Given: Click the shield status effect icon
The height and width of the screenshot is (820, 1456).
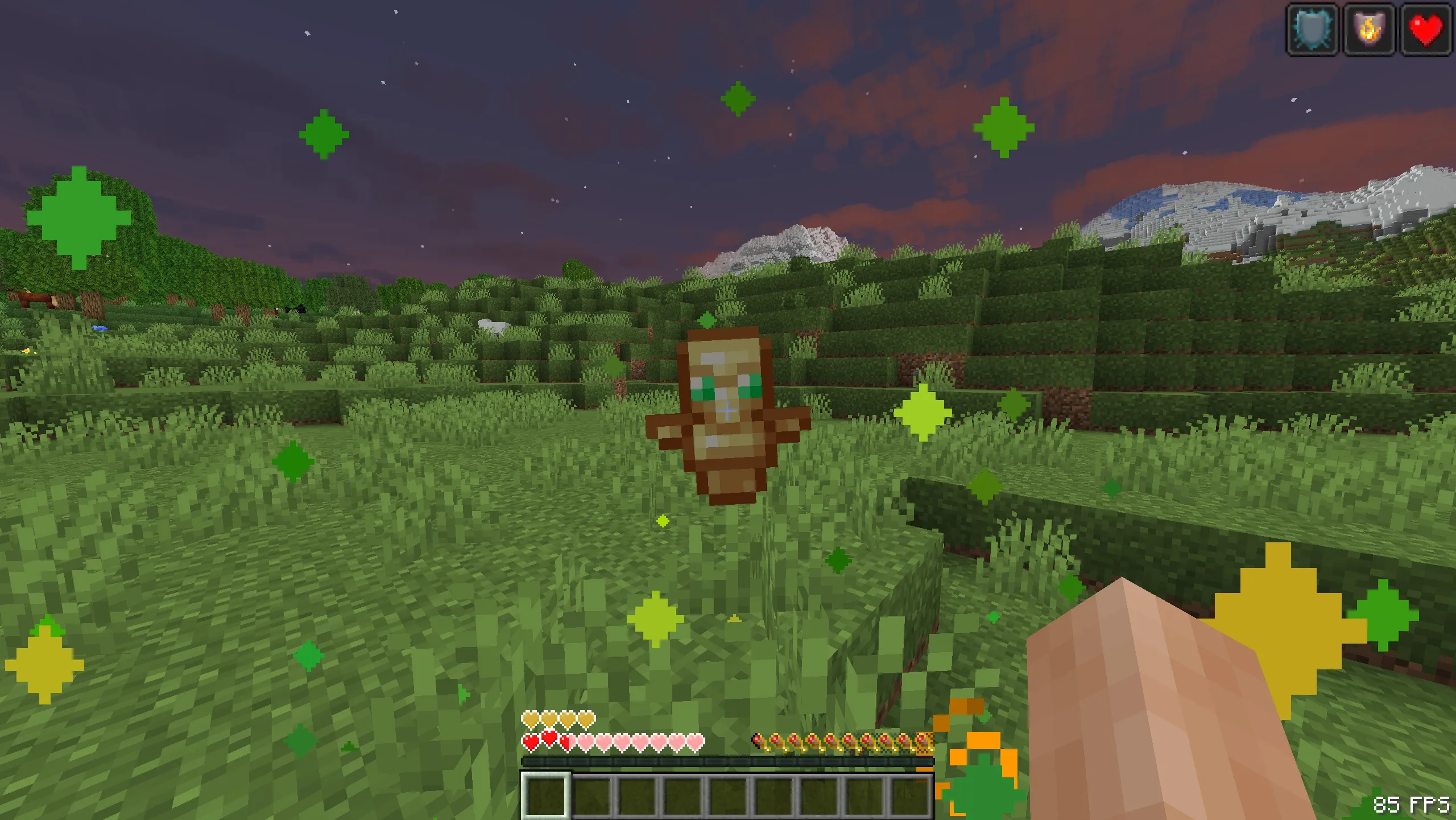Looking at the screenshot, I should pos(1312,30).
